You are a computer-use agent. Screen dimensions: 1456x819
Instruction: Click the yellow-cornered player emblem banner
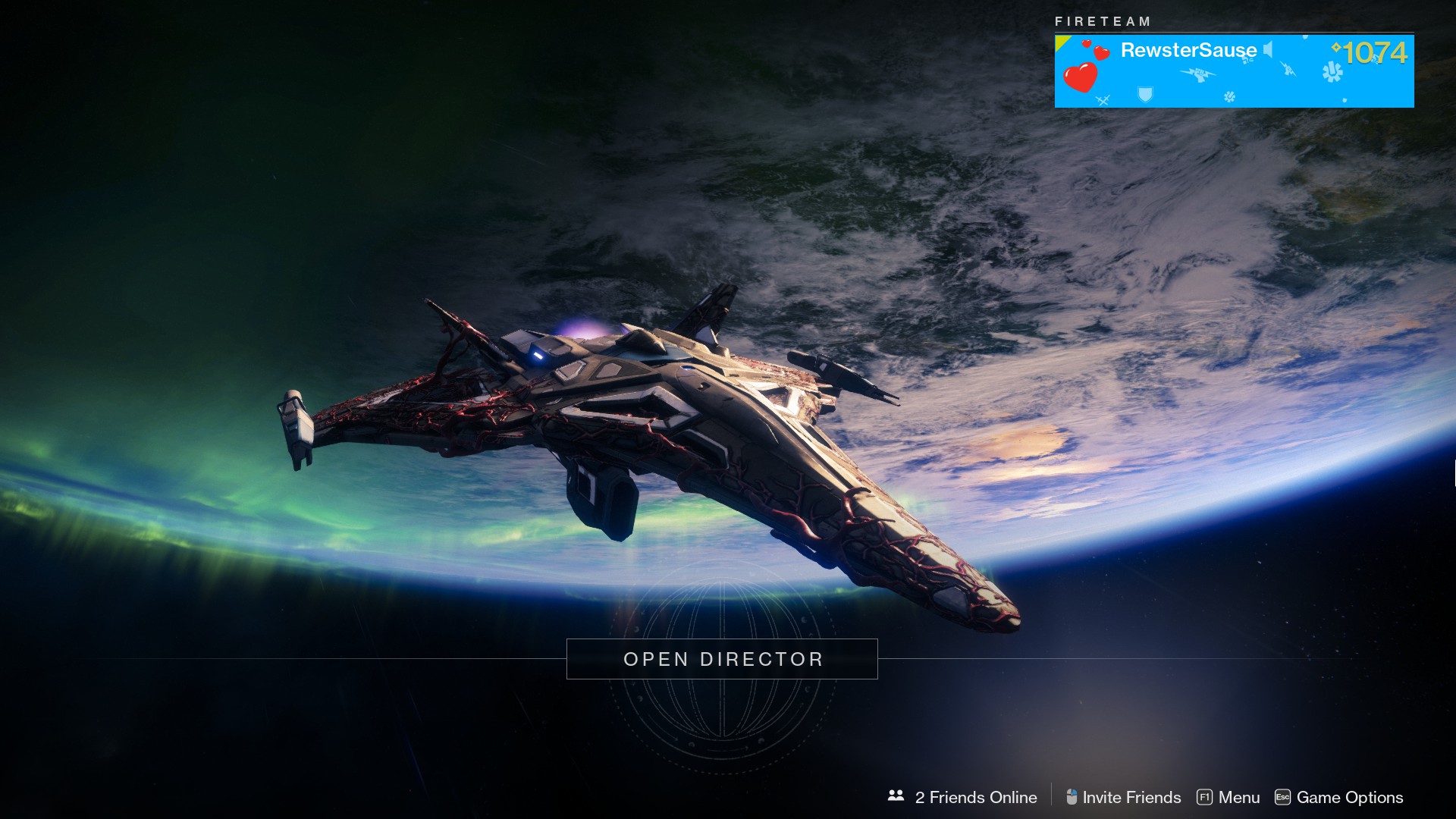(x=1234, y=71)
